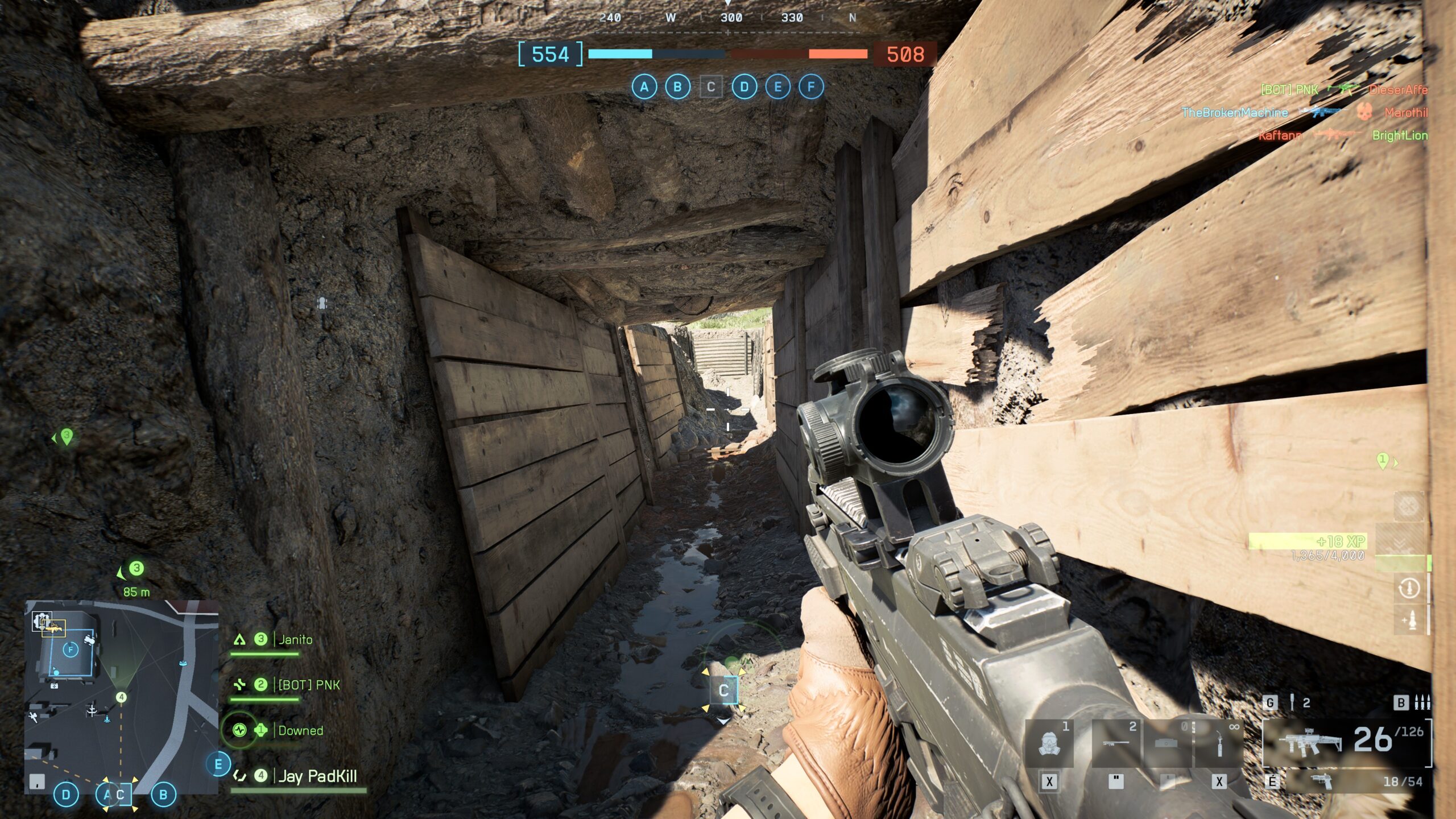Viewport: 1456px width, 819px height.
Task: Click the E objective marker beside the minimap
Action: click(218, 764)
